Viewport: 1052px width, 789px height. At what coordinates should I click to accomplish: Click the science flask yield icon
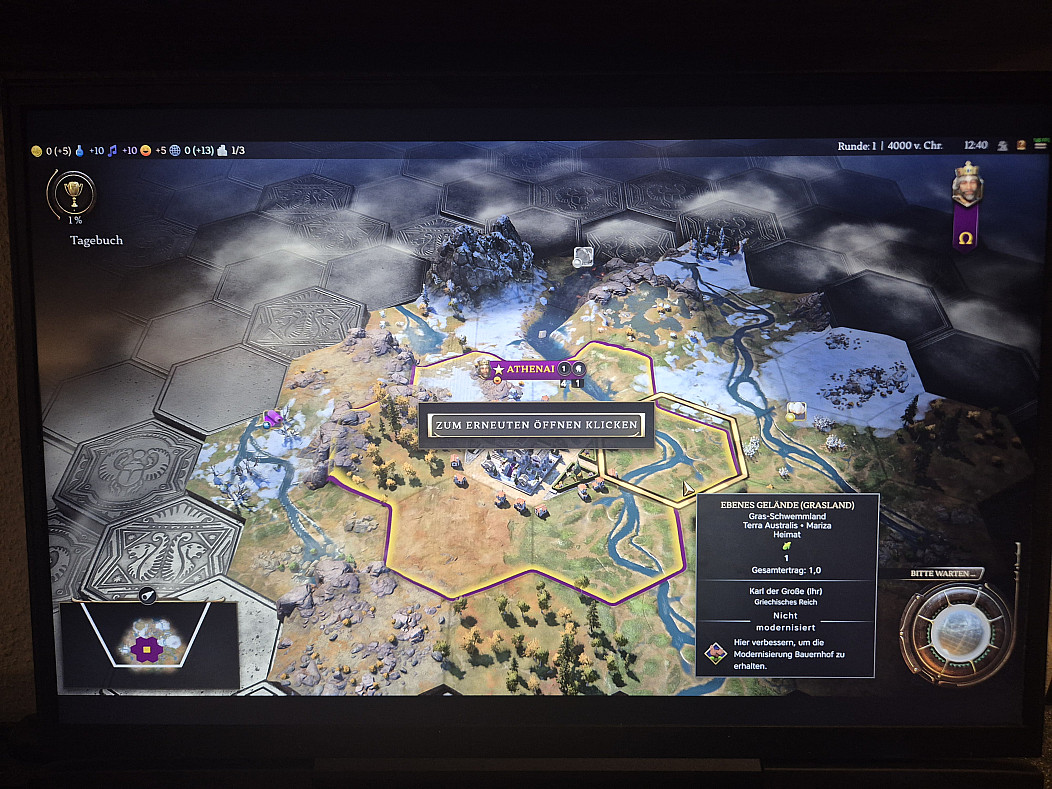(79, 151)
